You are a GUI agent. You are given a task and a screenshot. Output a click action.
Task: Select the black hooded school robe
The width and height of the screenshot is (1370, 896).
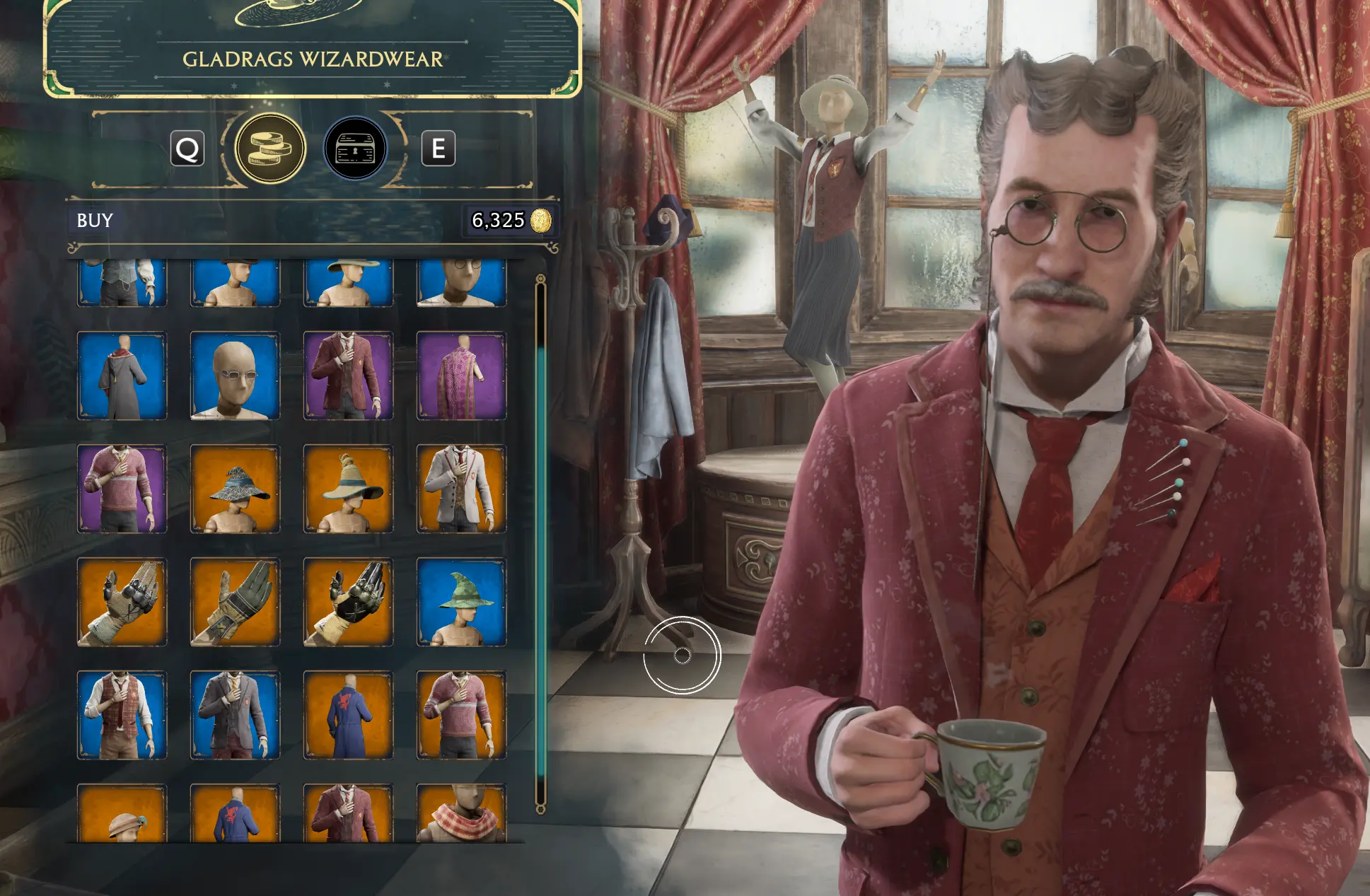tap(122, 376)
